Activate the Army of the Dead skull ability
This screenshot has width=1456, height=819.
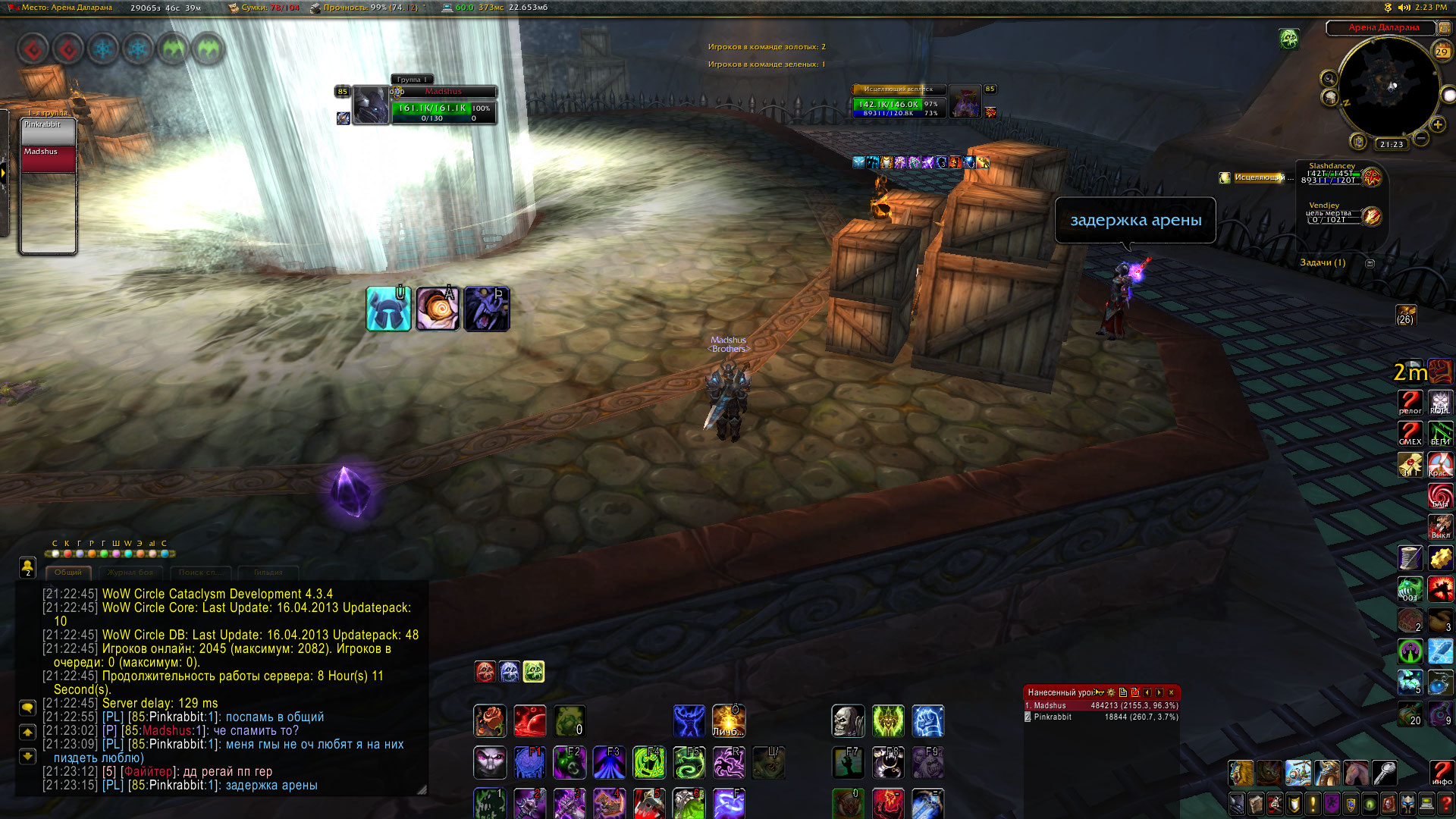[x=848, y=721]
